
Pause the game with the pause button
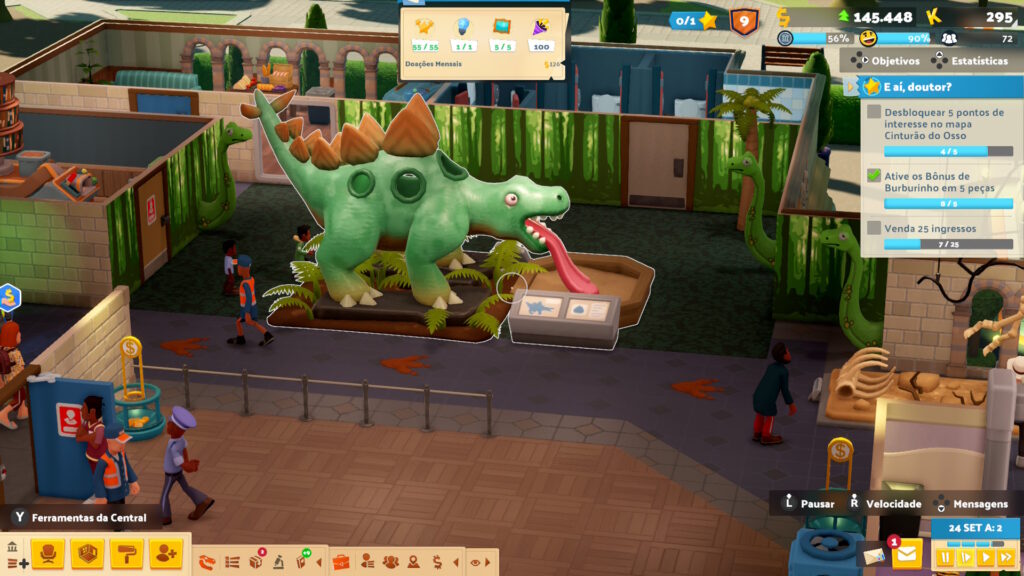[x=944, y=557]
